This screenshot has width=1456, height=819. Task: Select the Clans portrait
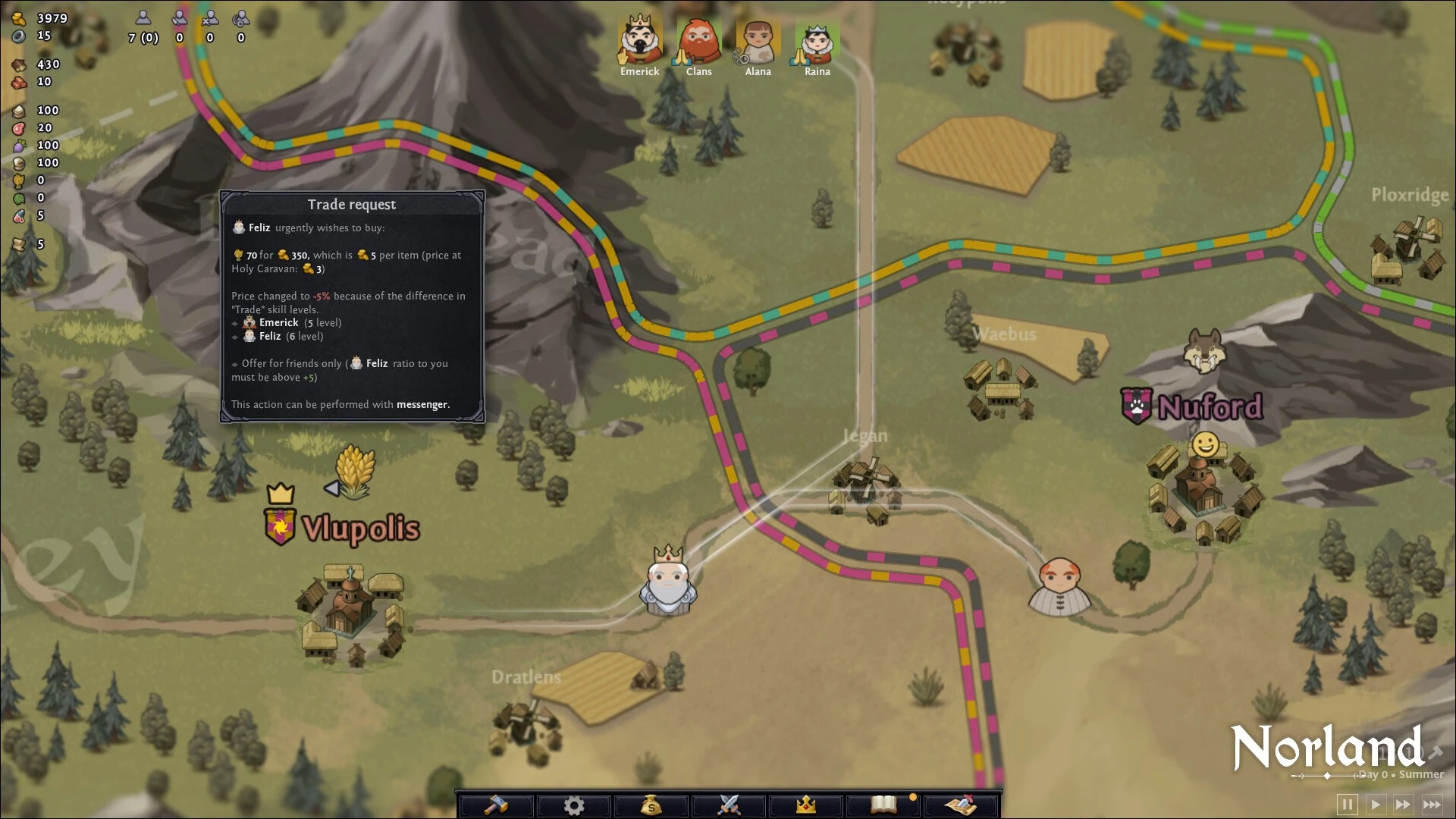(698, 42)
